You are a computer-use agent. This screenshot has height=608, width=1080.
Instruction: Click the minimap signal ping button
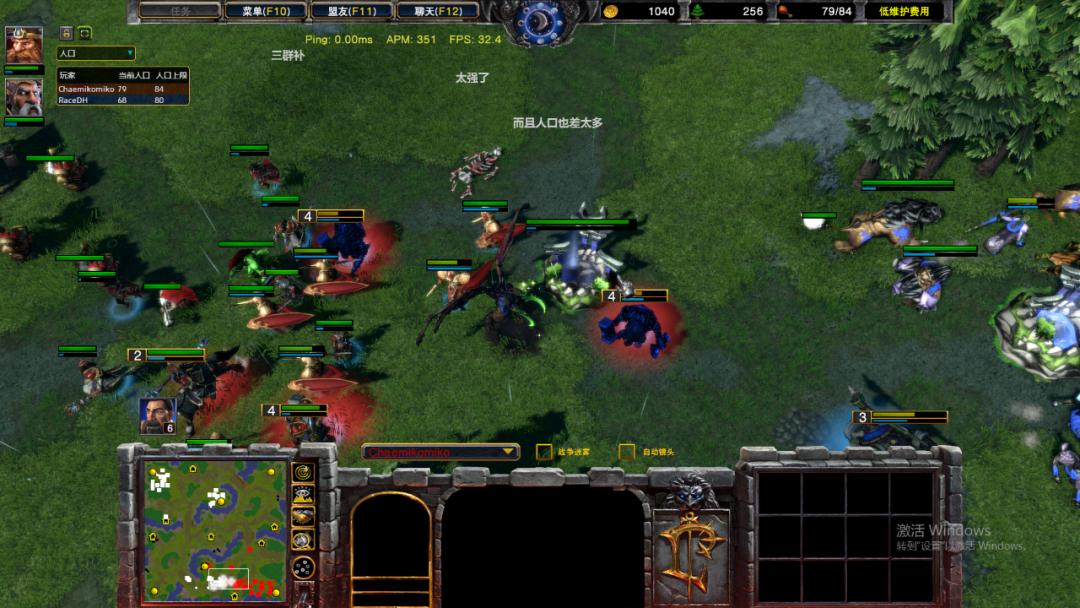tap(303, 472)
